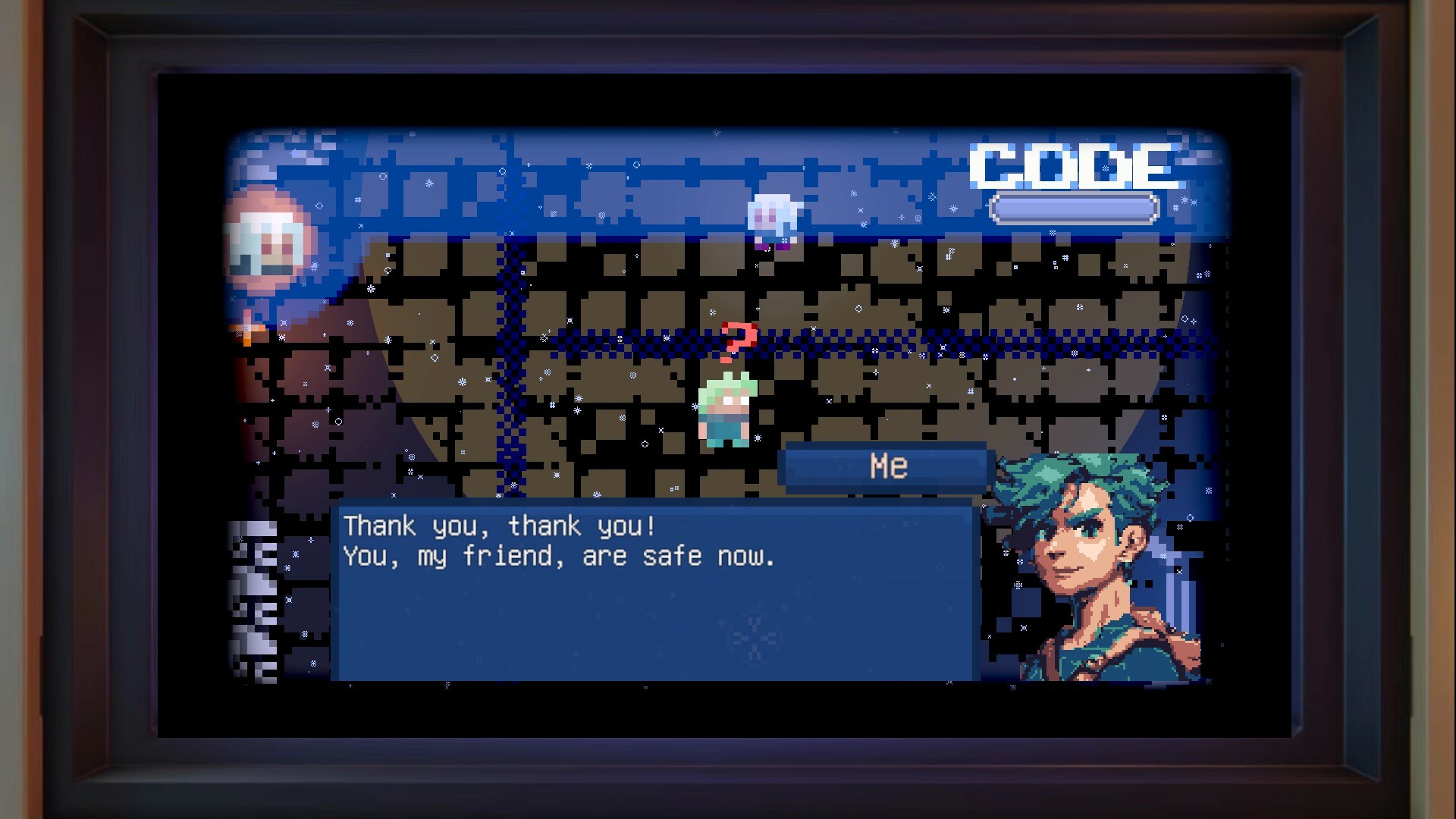The width and height of the screenshot is (1456, 819).
Task: Click the line reading Thank you, thank you!
Action: [500, 525]
